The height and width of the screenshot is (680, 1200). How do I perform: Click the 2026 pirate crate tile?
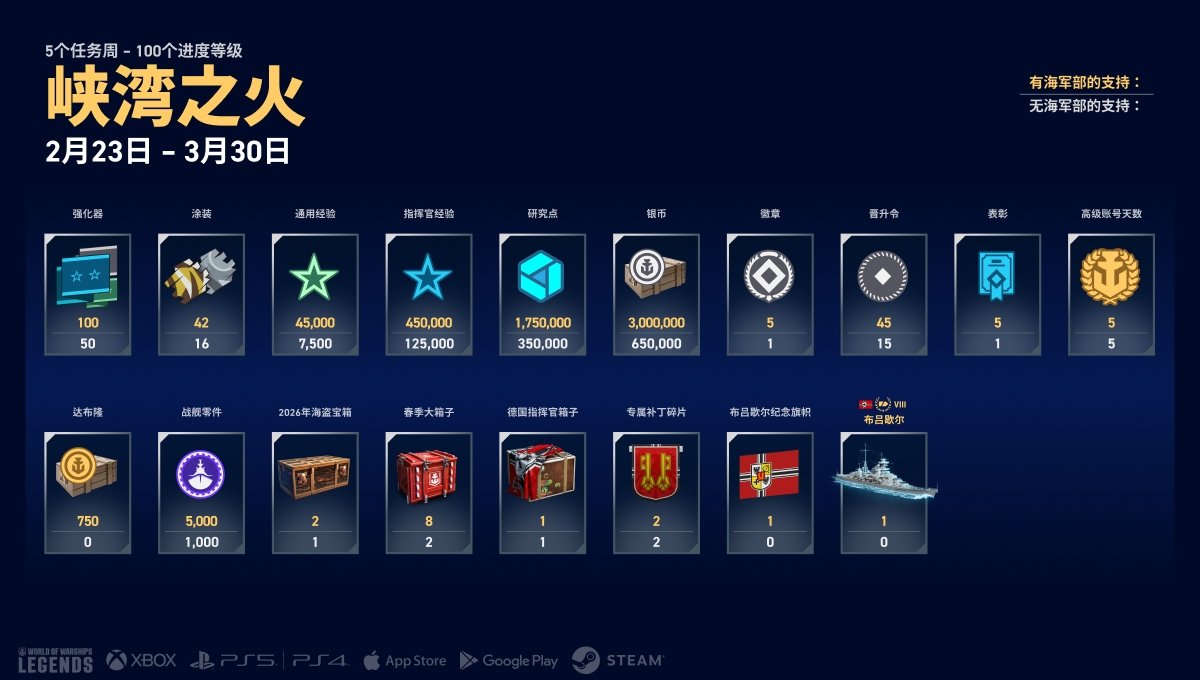[315, 492]
